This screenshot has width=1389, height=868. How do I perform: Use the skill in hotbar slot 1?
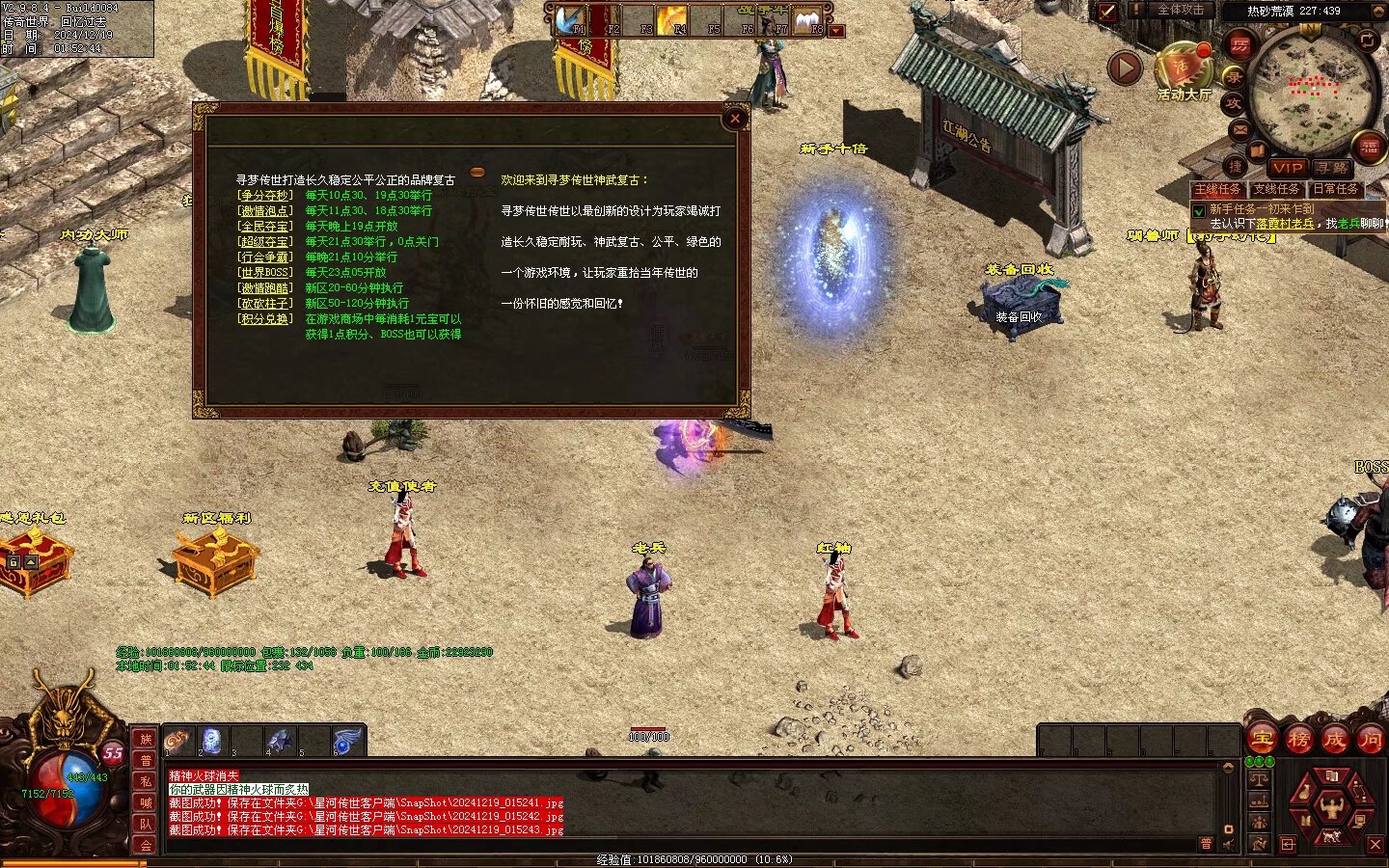click(x=177, y=742)
